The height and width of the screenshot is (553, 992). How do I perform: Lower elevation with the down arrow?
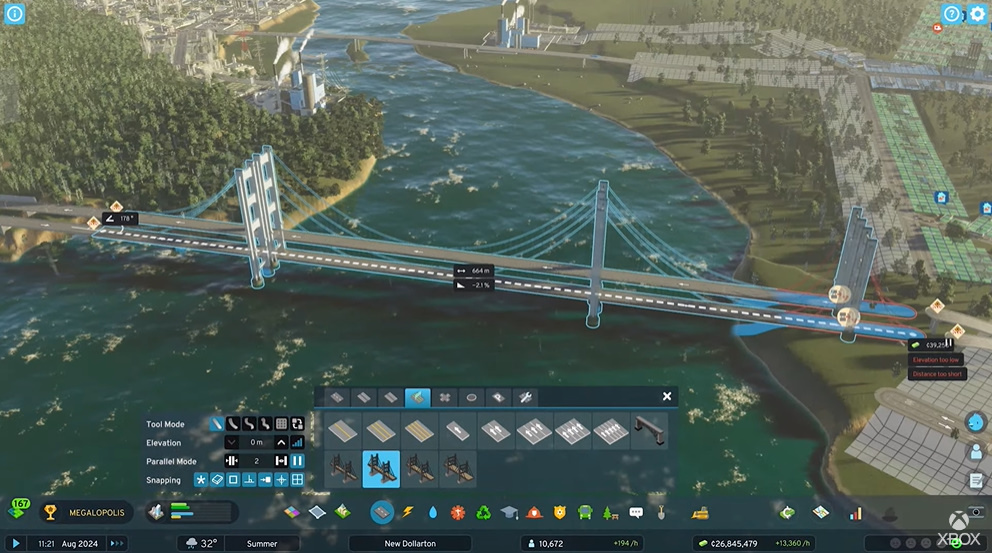click(x=232, y=442)
